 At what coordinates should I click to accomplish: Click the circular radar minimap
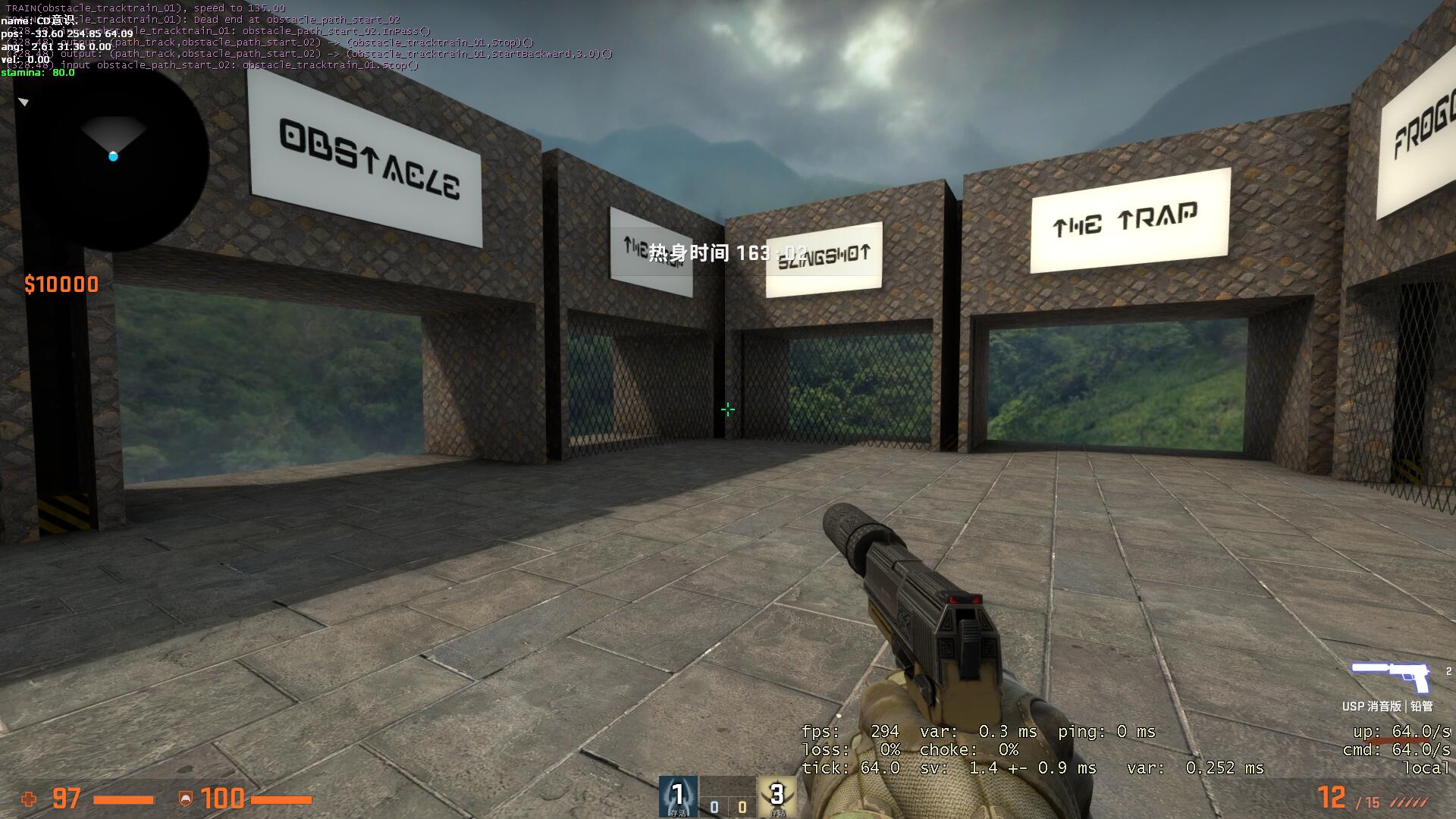(x=114, y=155)
